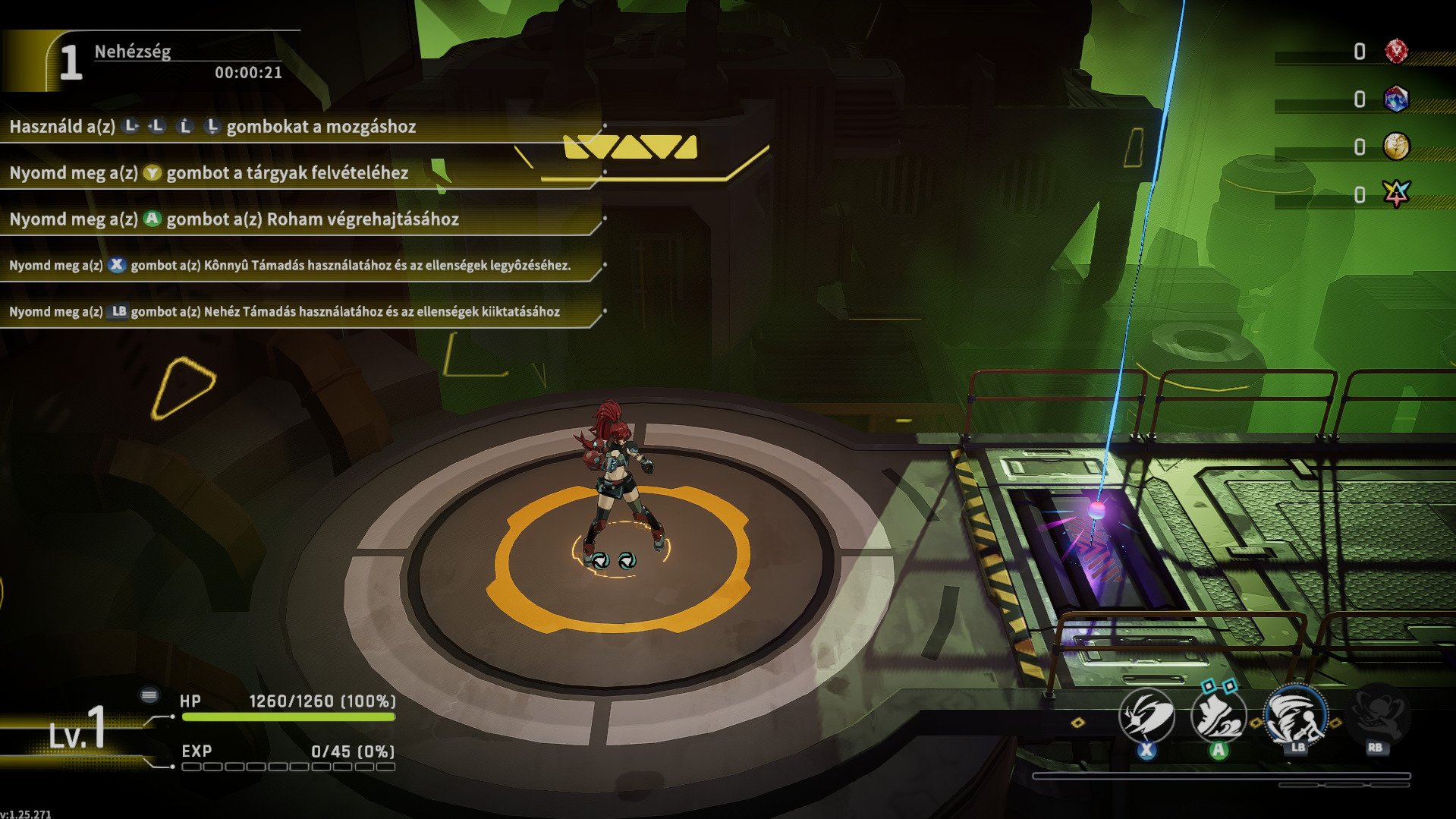The height and width of the screenshot is (819, 1456).
Task: Choose the gold coin currency icon
Action: (1396, 146)
